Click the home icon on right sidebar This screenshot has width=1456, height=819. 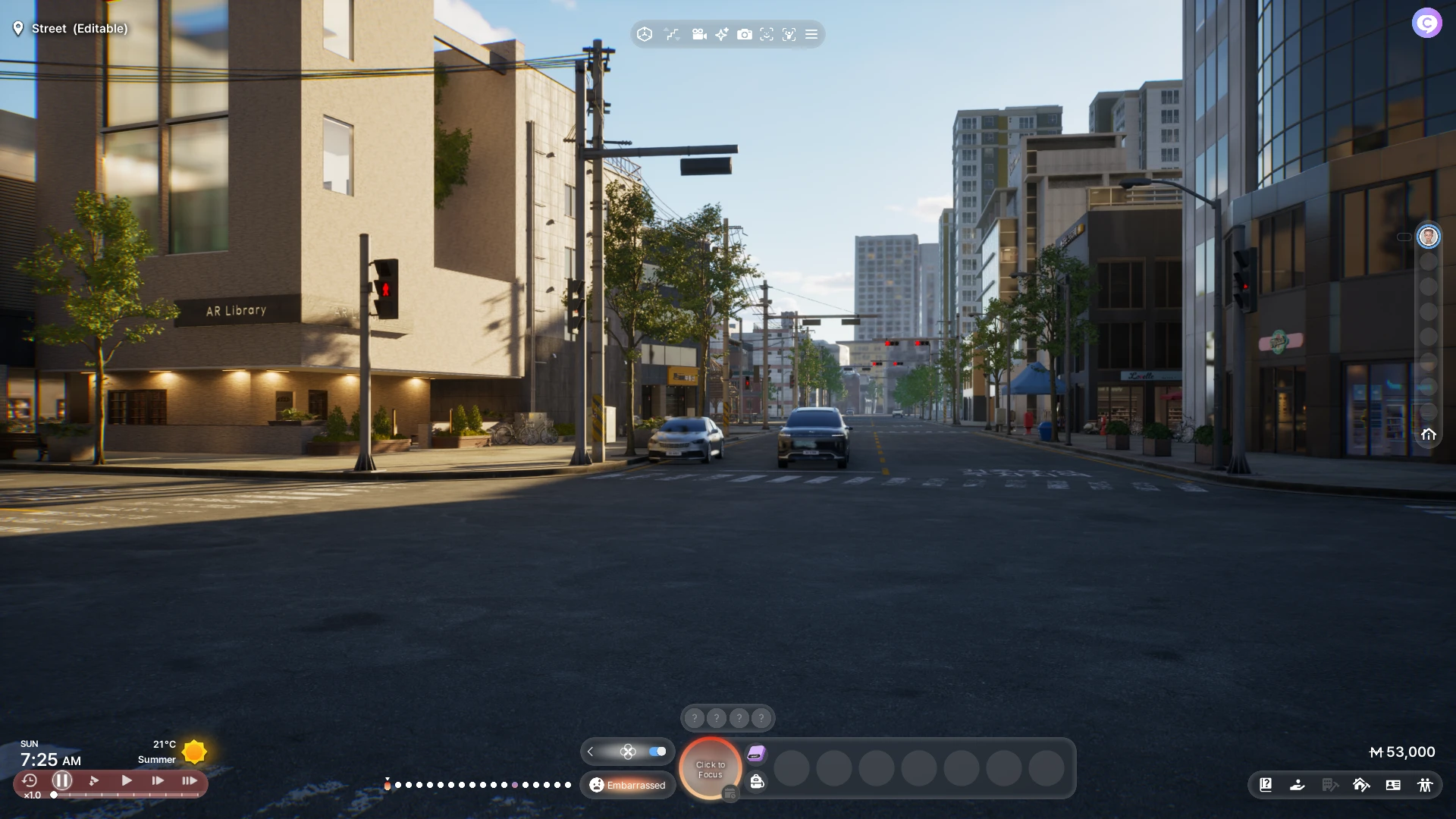1429,435
